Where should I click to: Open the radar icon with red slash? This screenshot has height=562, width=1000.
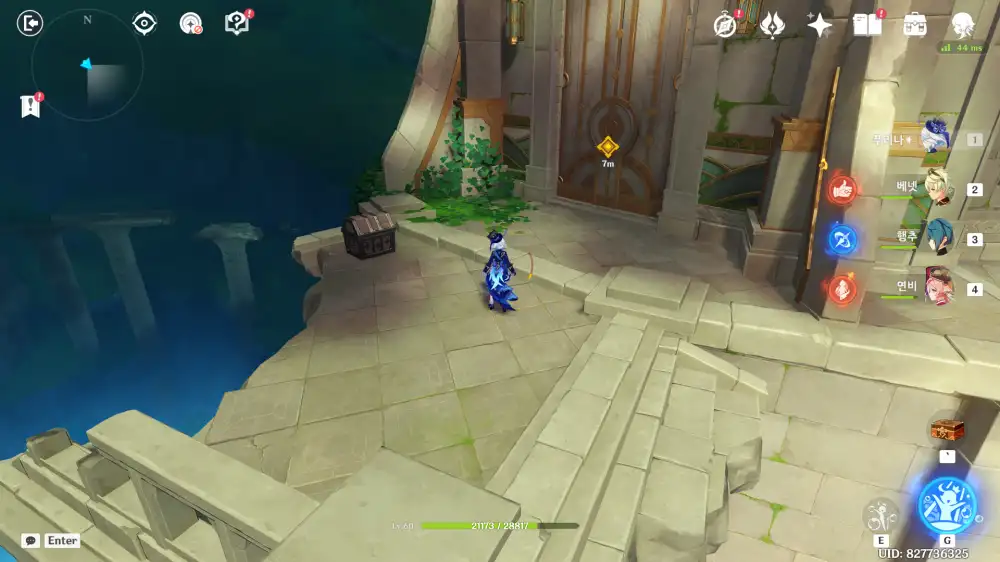click(x=191, y=23)
